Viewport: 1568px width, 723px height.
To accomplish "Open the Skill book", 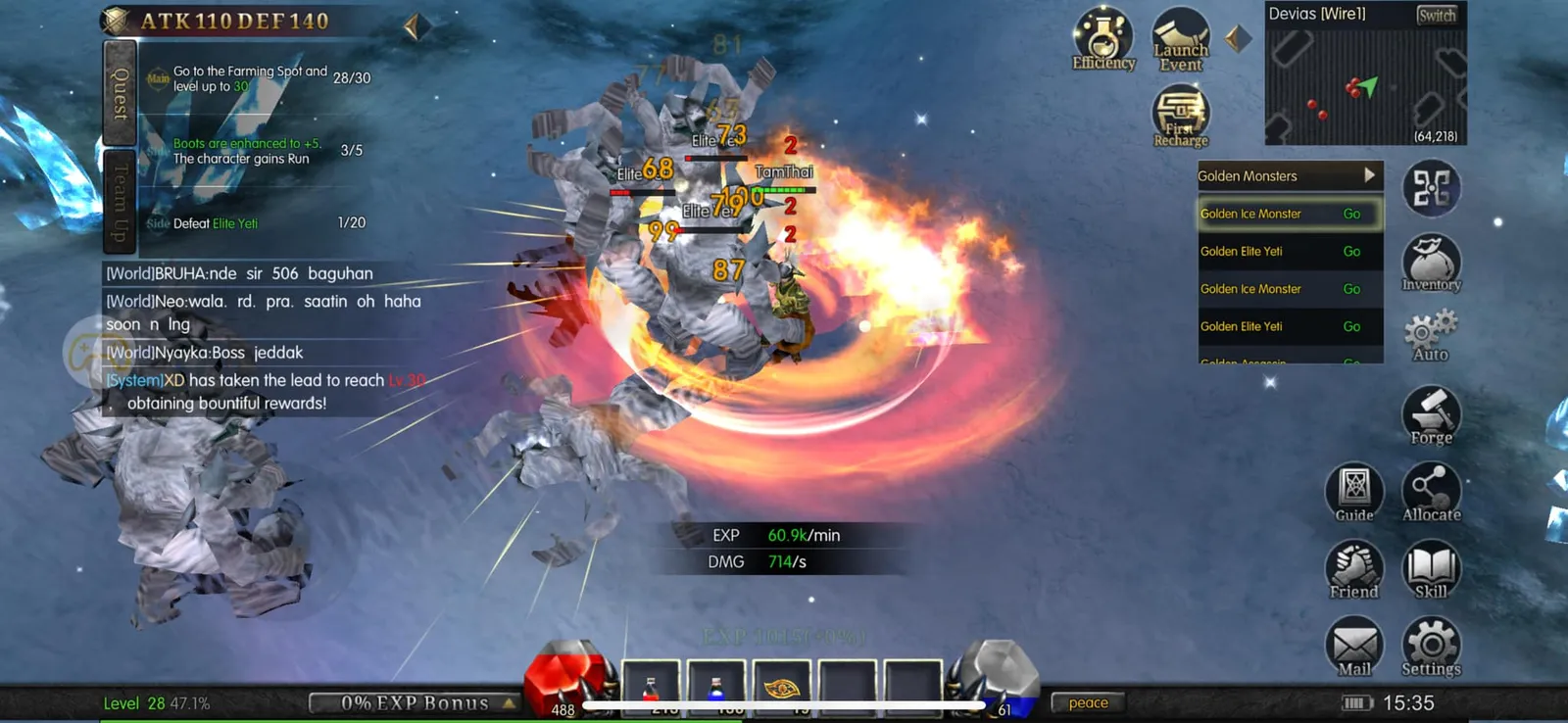I will (1431, 569).
